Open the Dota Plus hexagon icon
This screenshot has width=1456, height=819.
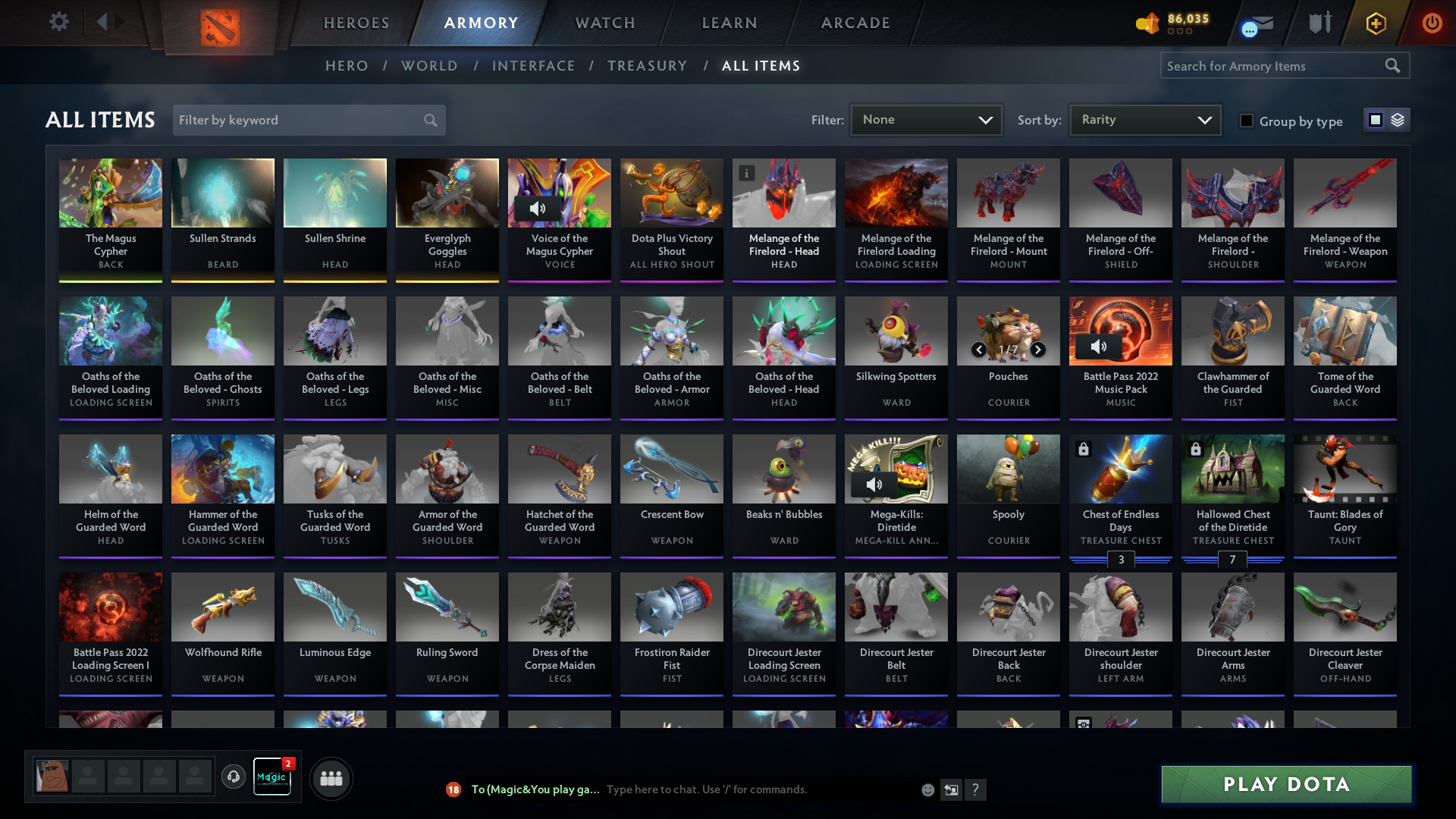pos(1375,23)
